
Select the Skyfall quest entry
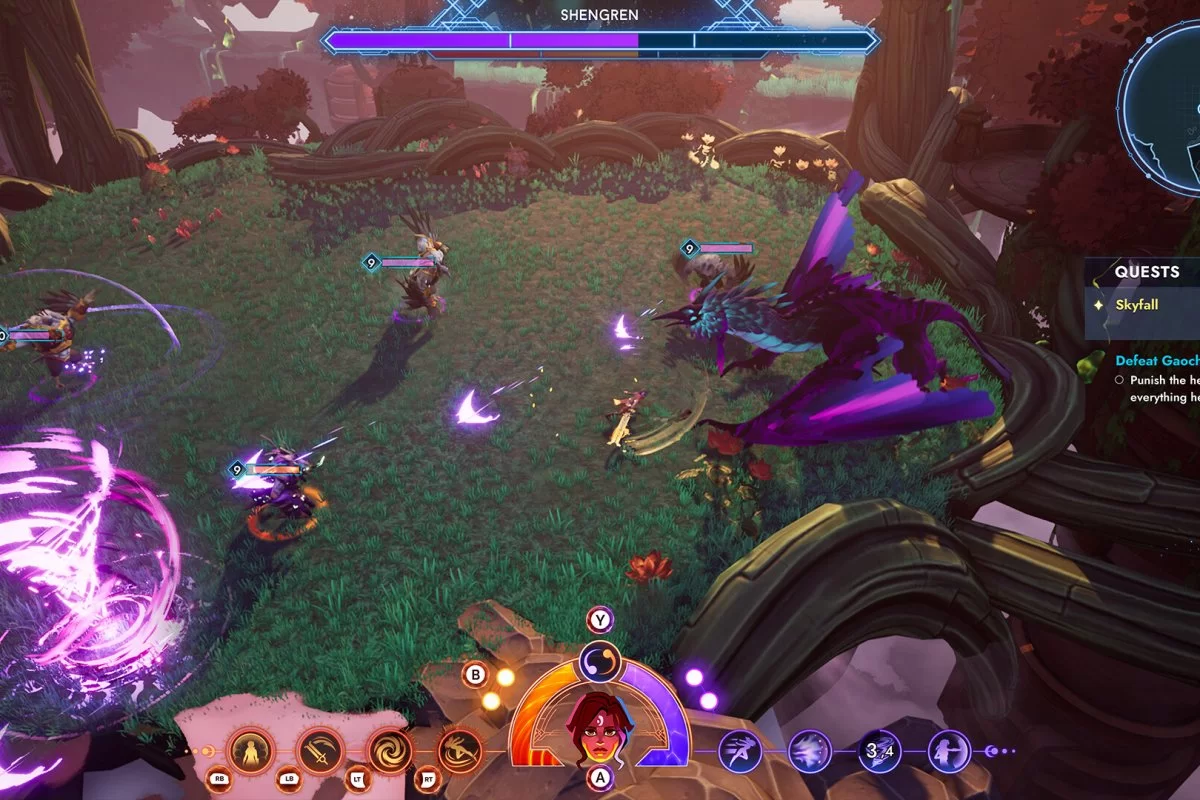point(1138,304)
